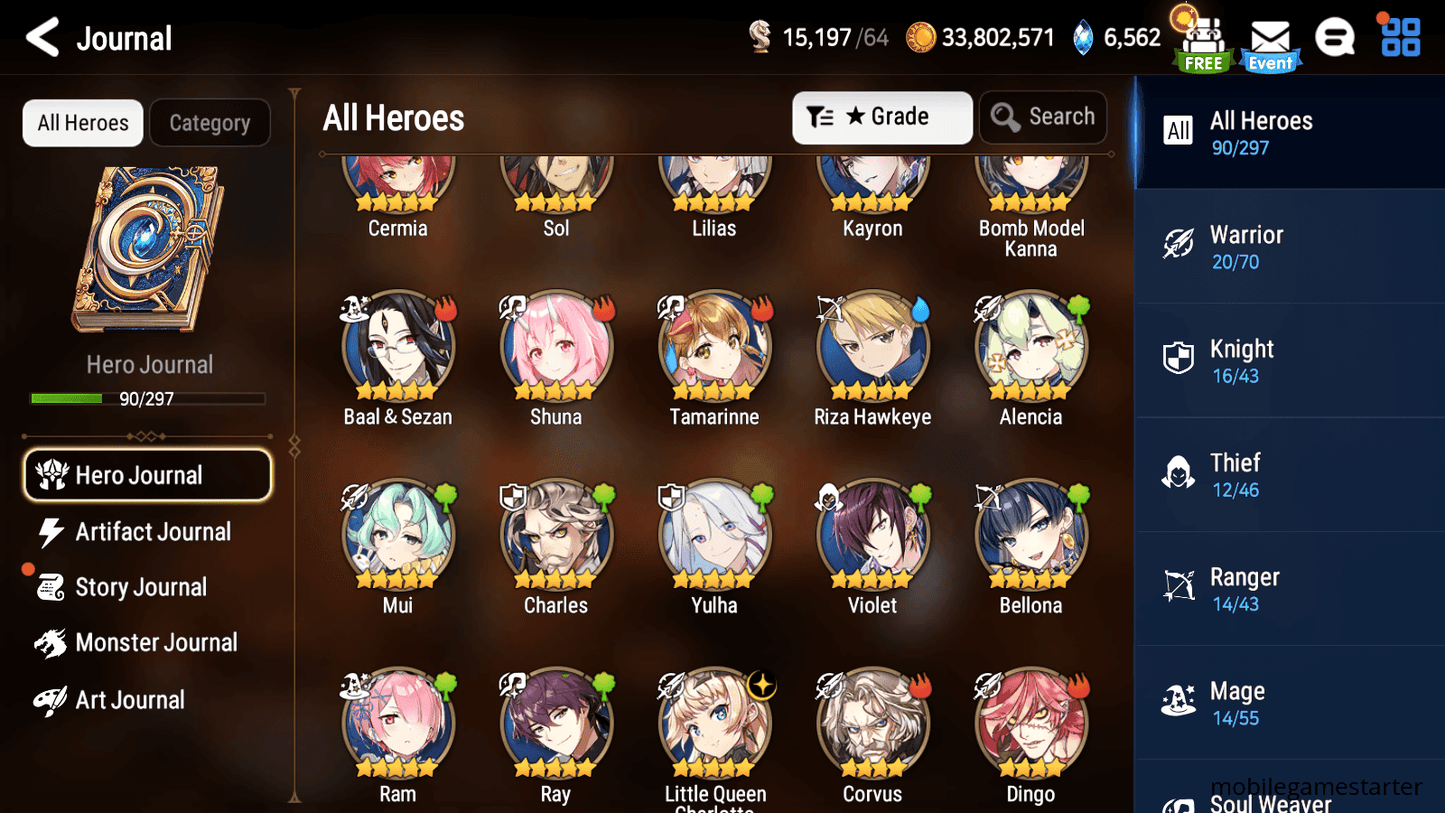Open the FREE package shop icon
Screen dimensions: 1445x813
point(1201,40)
